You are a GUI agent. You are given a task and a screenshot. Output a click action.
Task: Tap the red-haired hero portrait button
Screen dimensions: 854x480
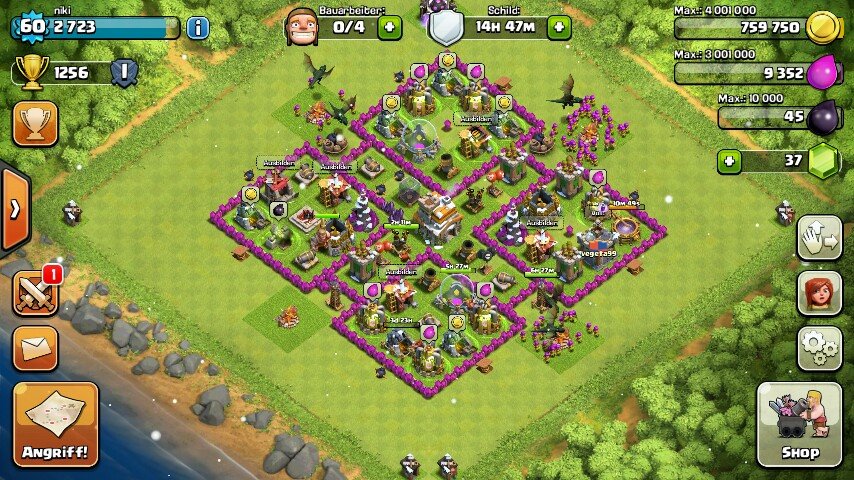pyautogui.click(x=819, y=293)
